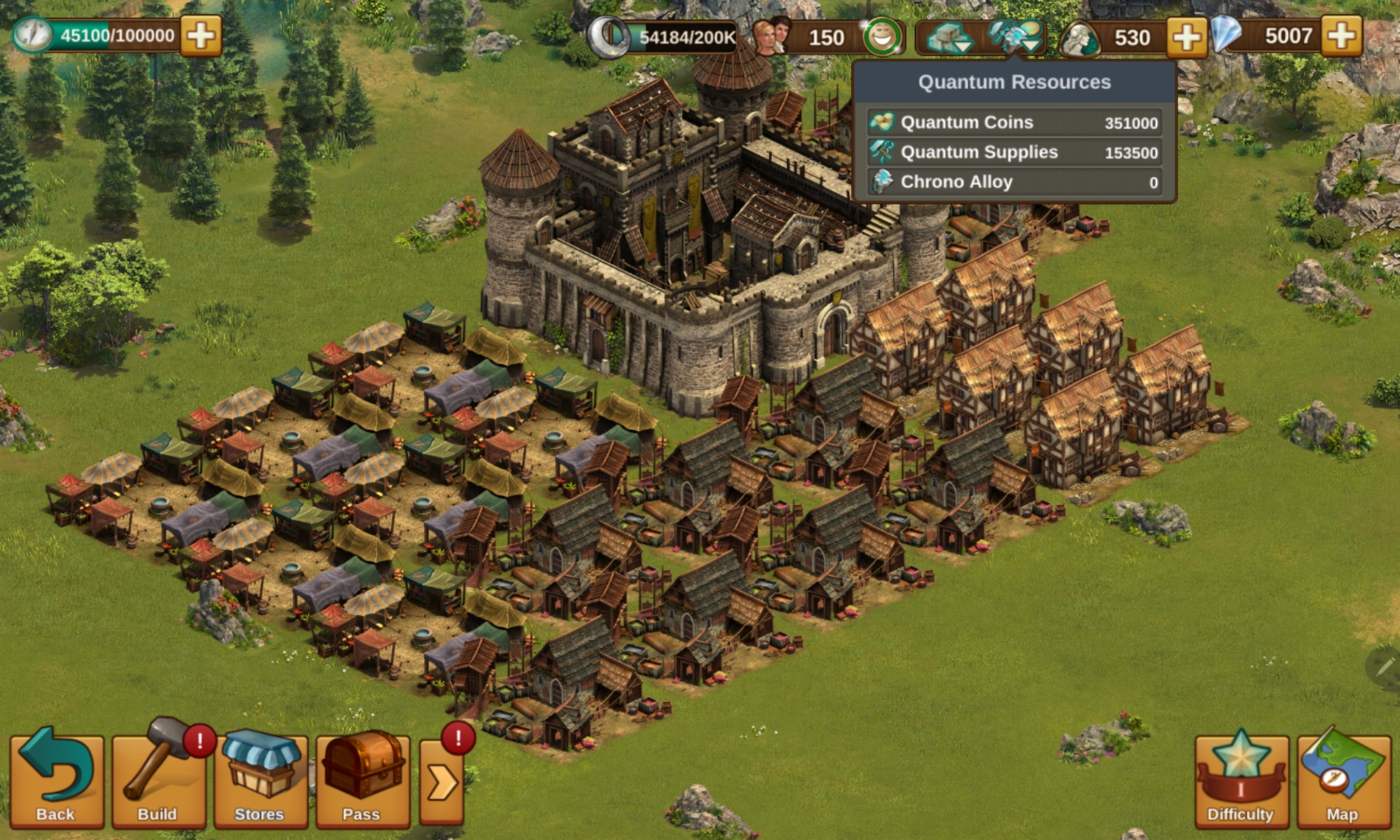This screenshot has height=840, width=1400.
Task: Toggle the quantum resources dropdown icon
Action: (x=1015, y=36)
